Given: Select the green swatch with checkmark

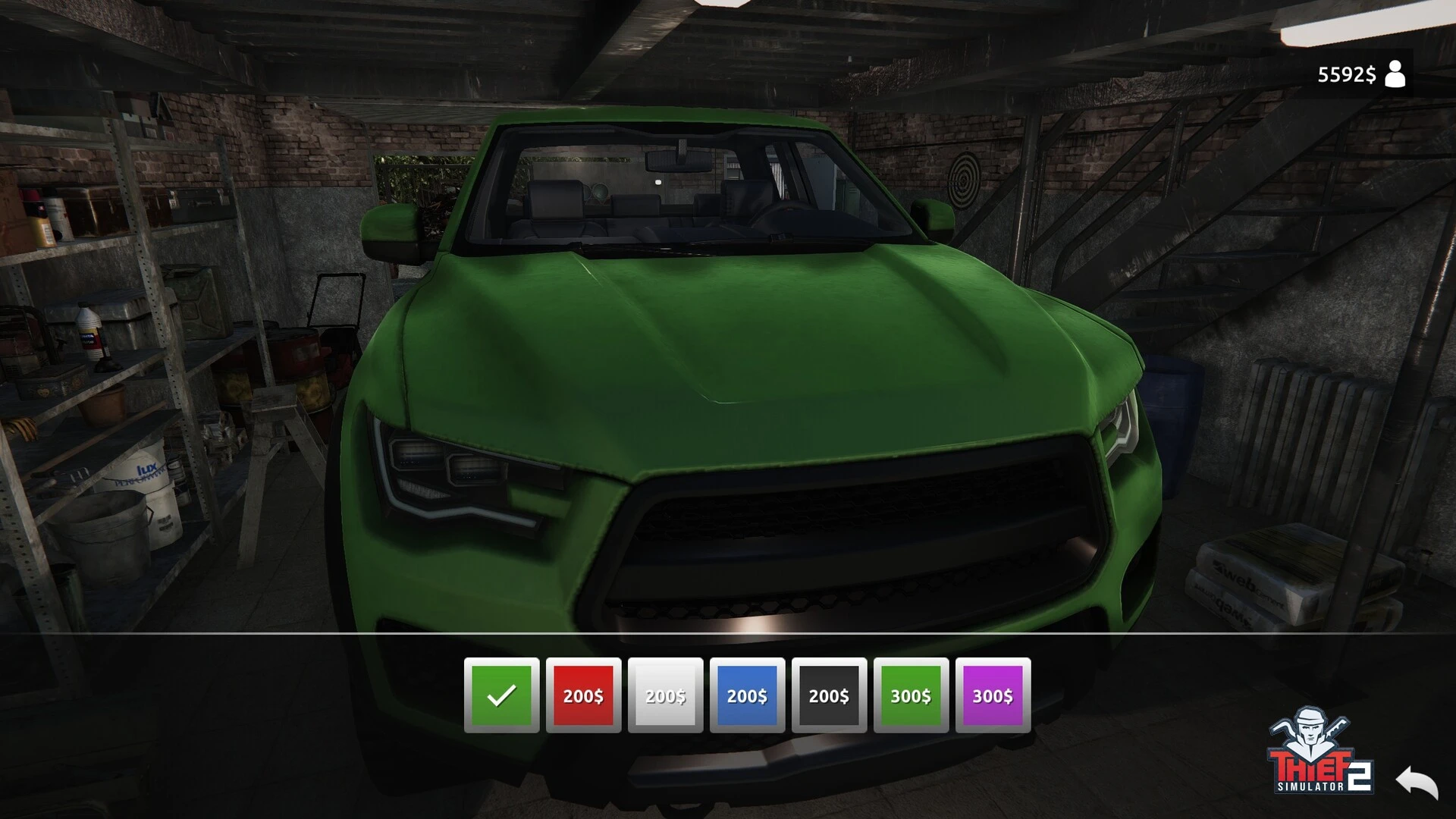Looking at the screenshot, I should click(x=501, y=695).
